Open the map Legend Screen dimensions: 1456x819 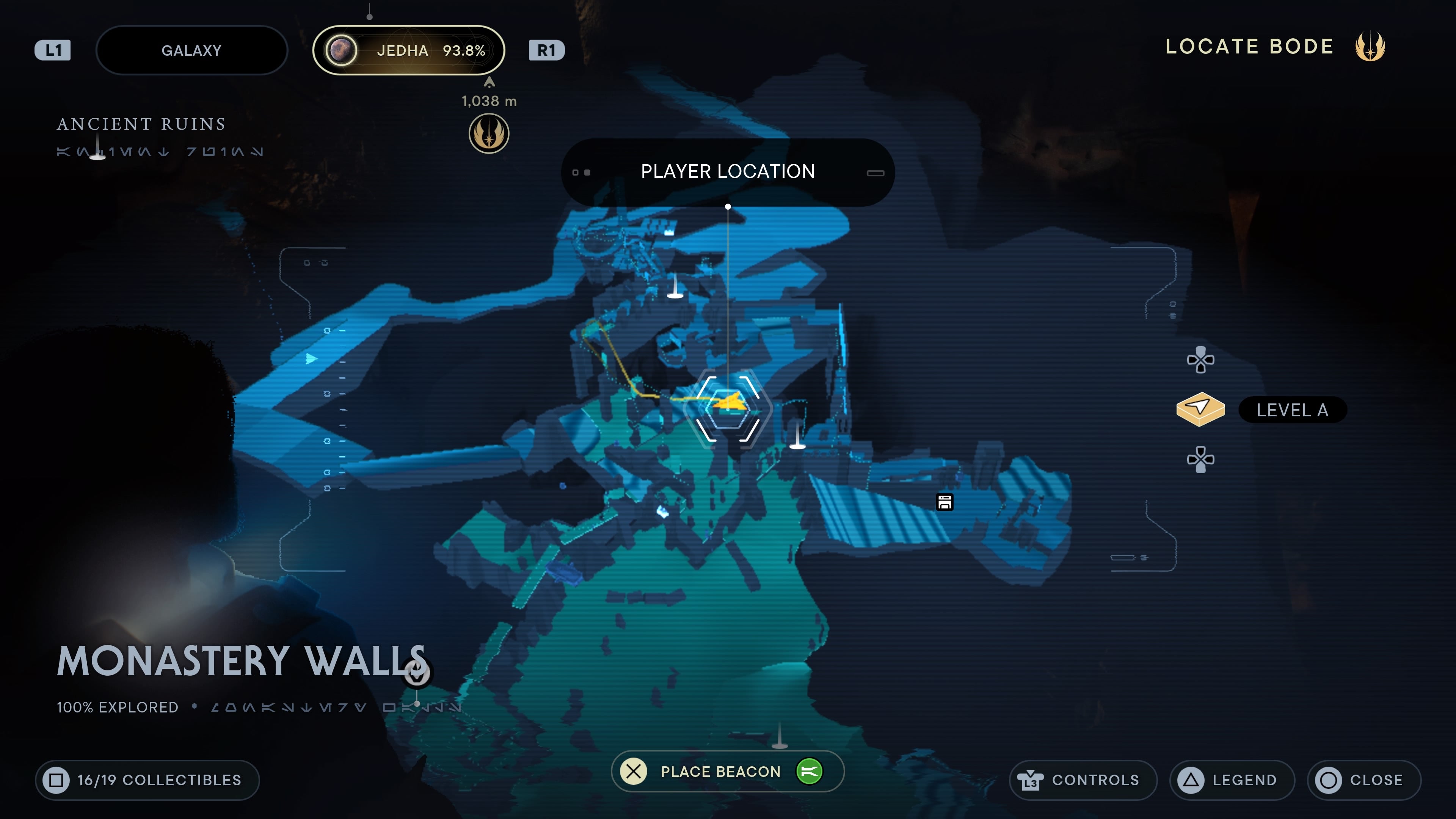[1232, 780]
